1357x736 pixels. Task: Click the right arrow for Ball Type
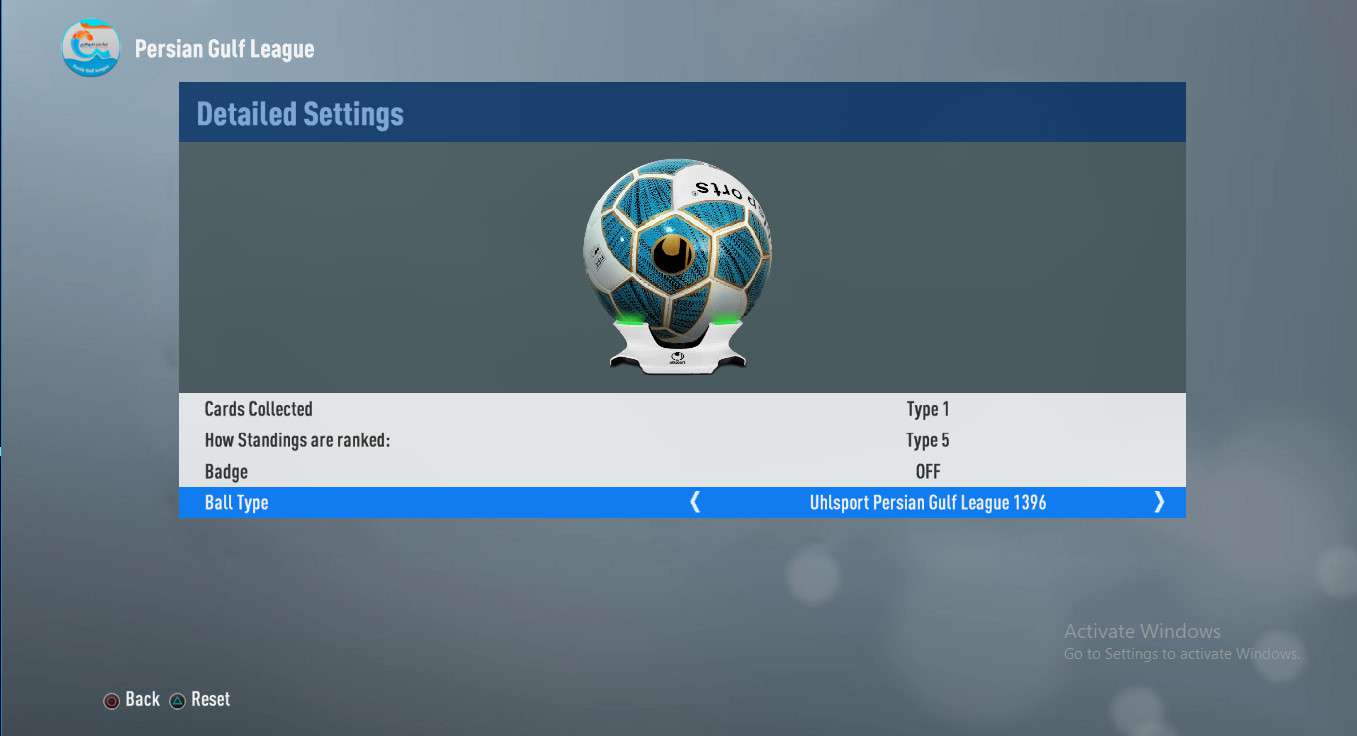pos(1159,502)
